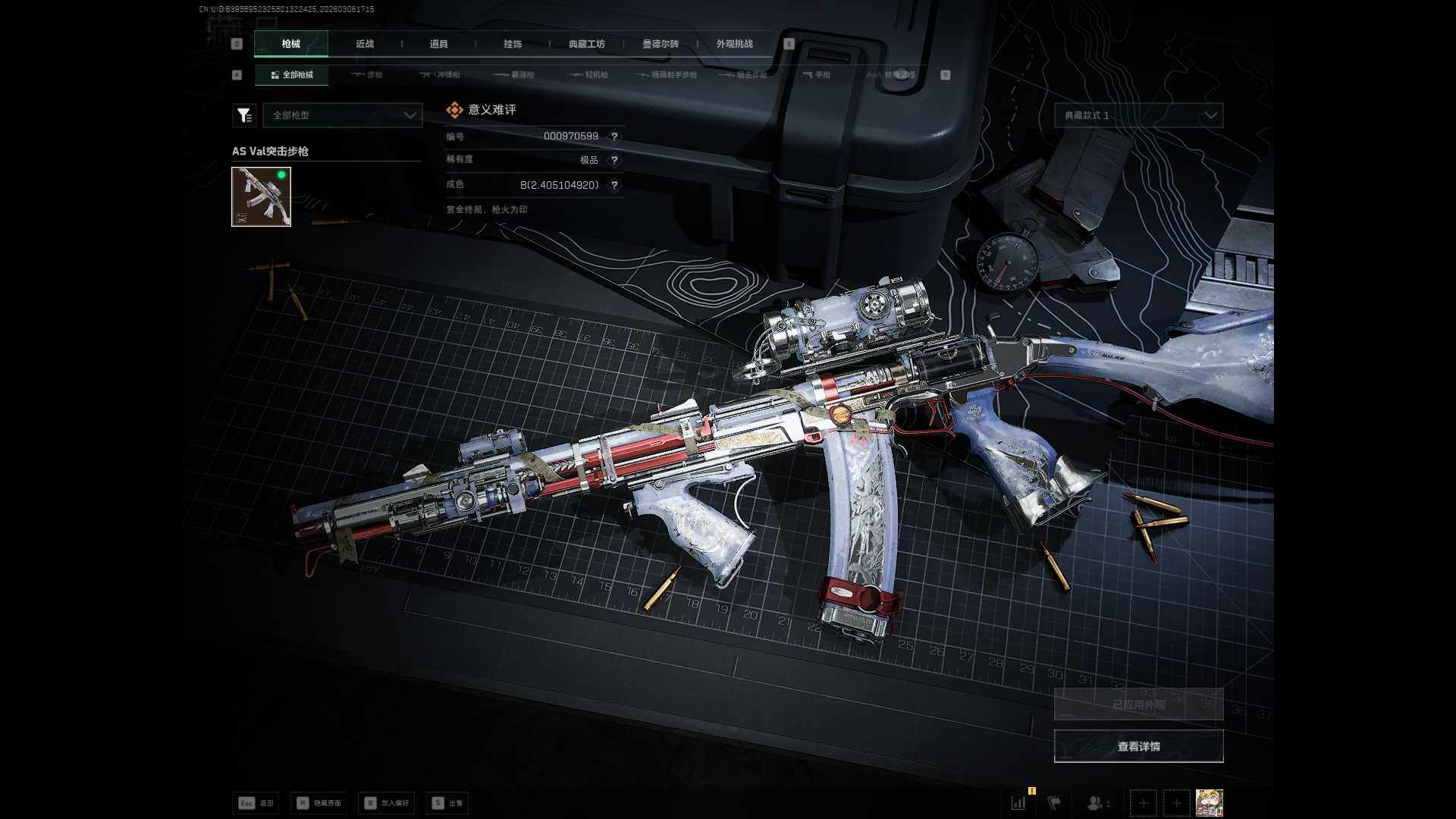Go to the 曼德尔砖 tab
Image resolution: width=1456 pixels, height=819 pixels.
[661, 44]
